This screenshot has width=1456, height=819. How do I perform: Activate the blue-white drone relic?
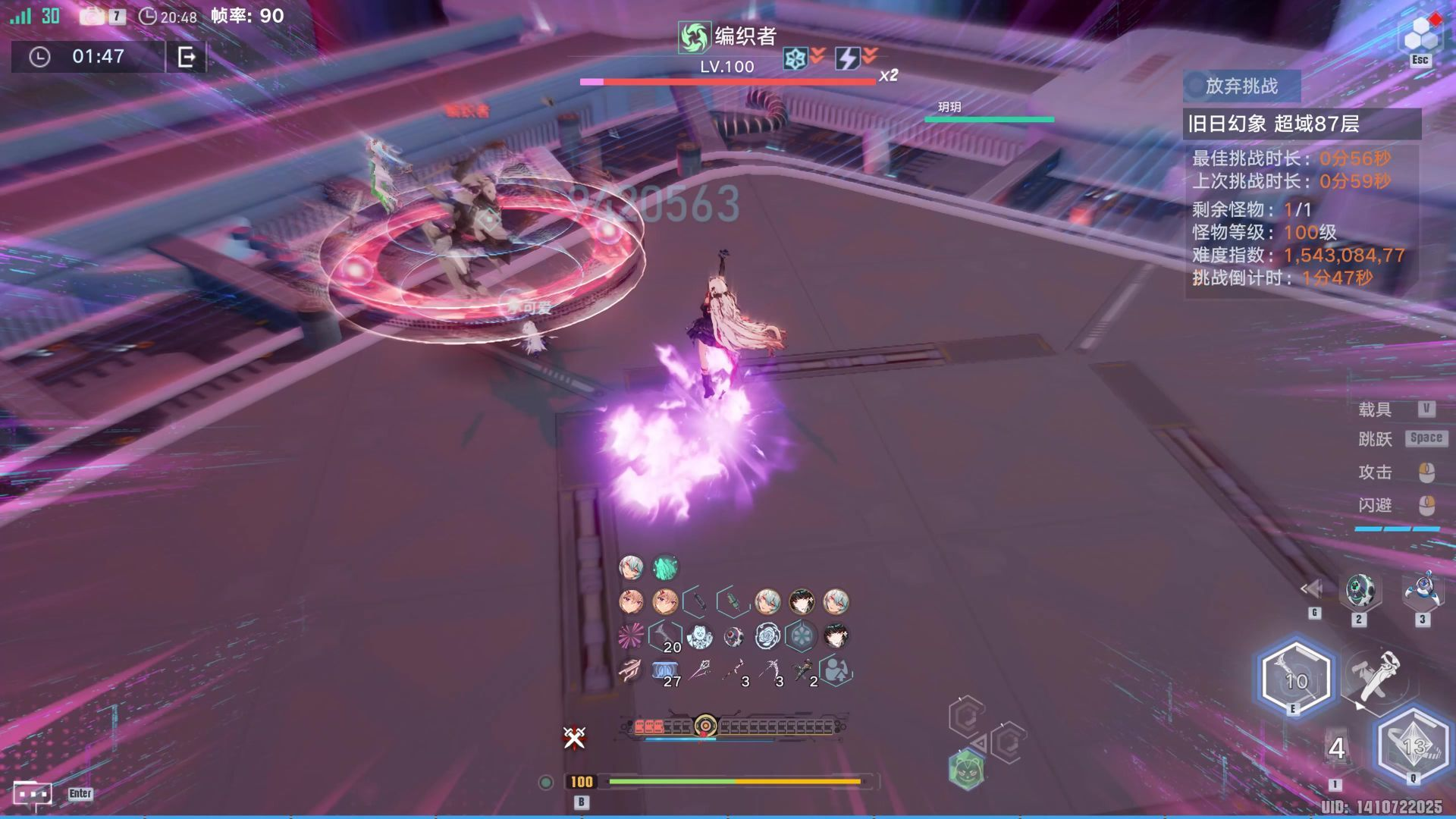click(x=1422, y=591)
